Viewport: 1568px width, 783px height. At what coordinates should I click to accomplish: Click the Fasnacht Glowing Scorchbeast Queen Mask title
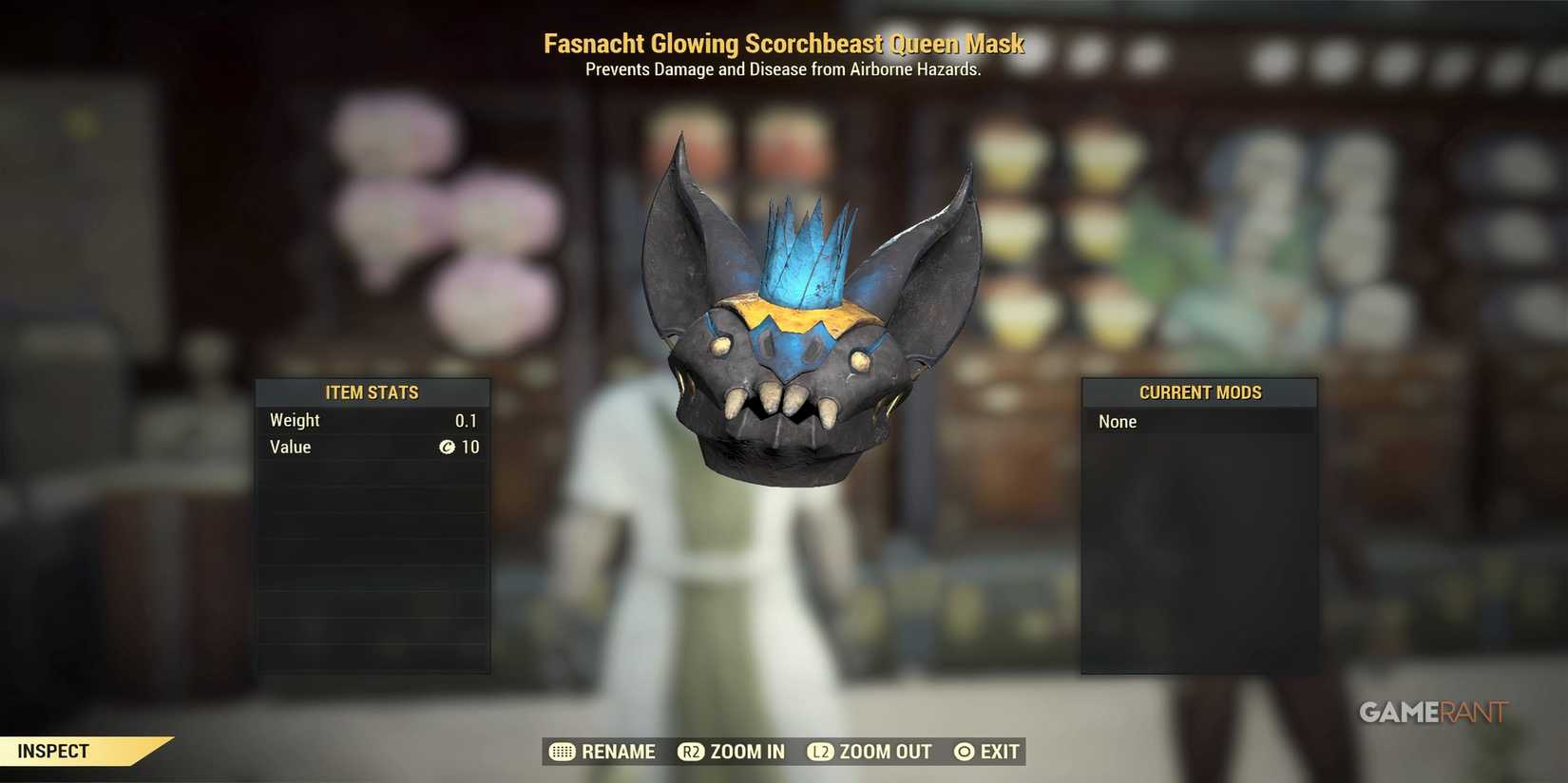(x=783, y=44)
